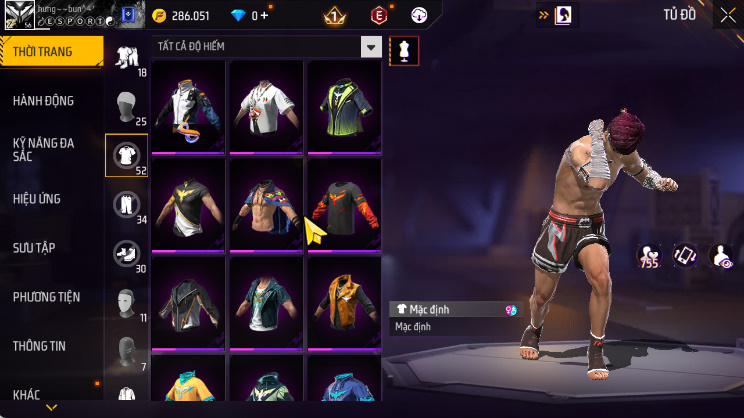Viewport: 744px width, 418px height.
Task: Click the phone rotation icon
Action: (x=685, y=256)
